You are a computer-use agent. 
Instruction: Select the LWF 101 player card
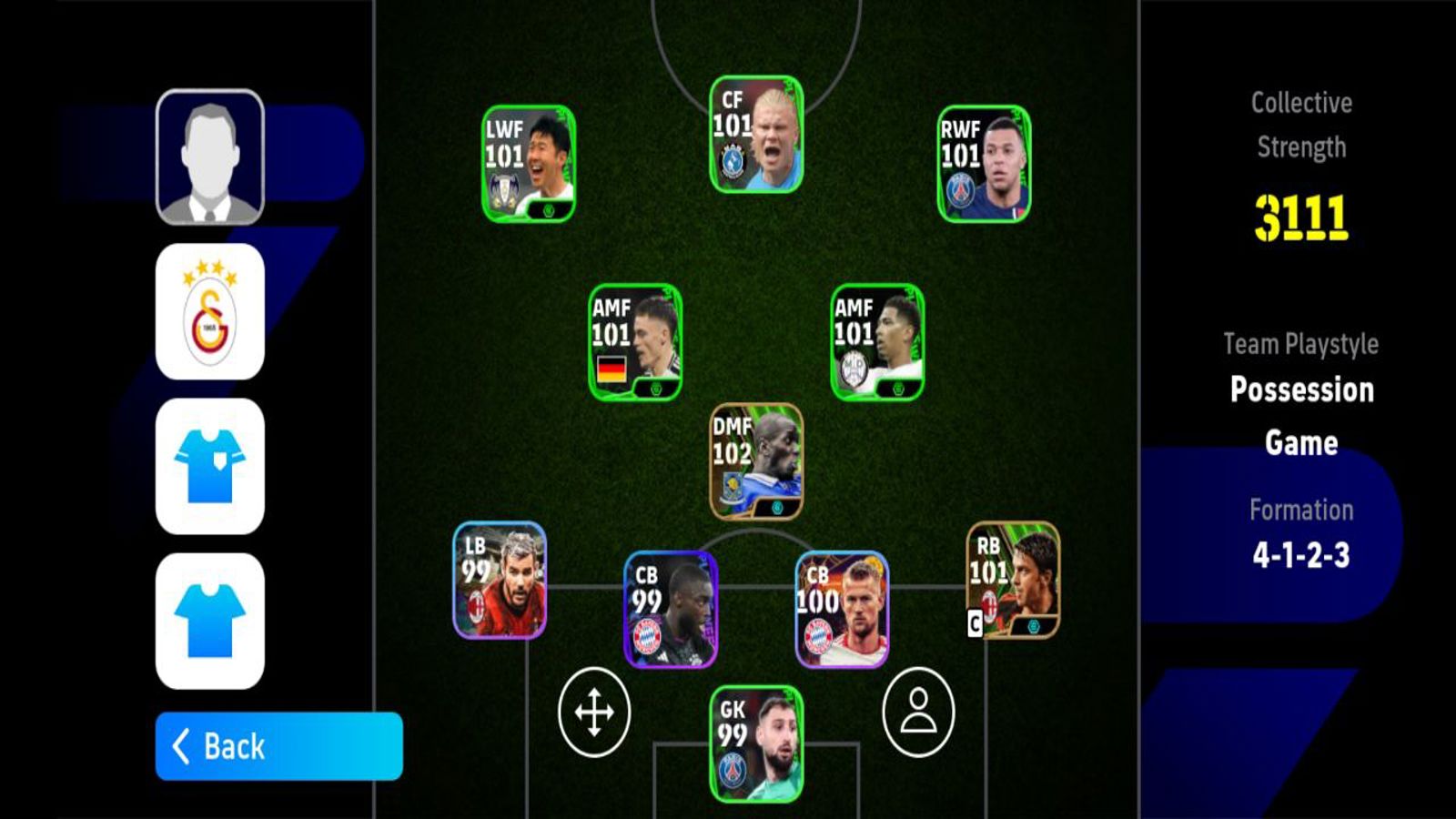[x=529, y=164]
